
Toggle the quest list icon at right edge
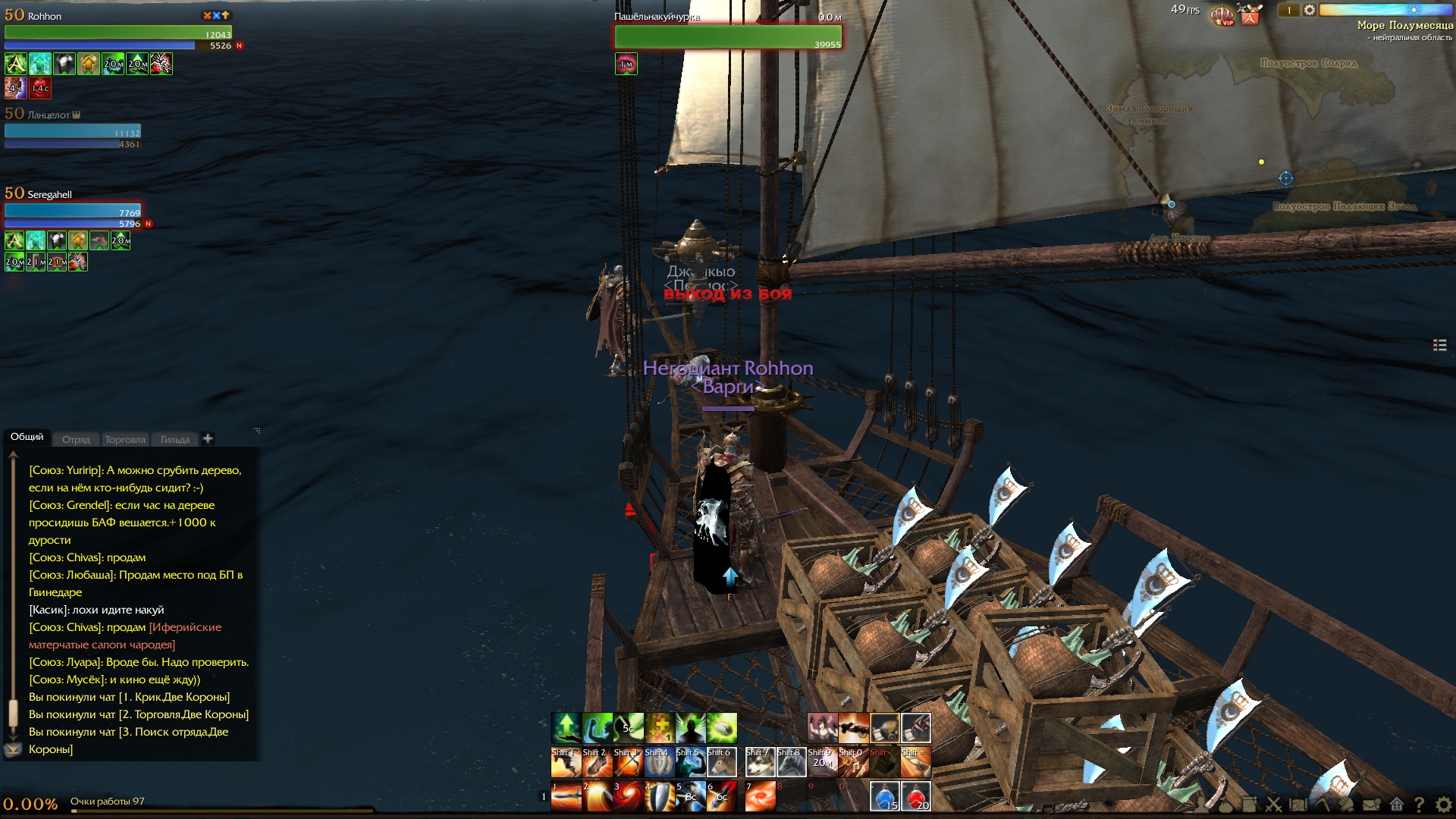click(1440, 345)
